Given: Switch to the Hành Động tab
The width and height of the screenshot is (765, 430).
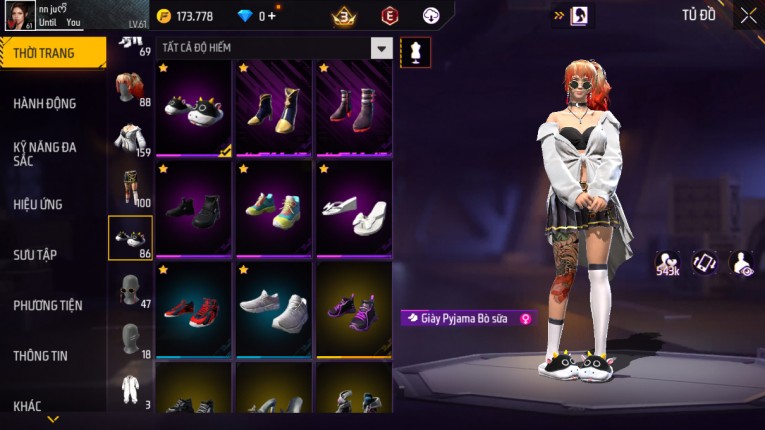Looking at the screenshot, I should (x=45, y=103).
